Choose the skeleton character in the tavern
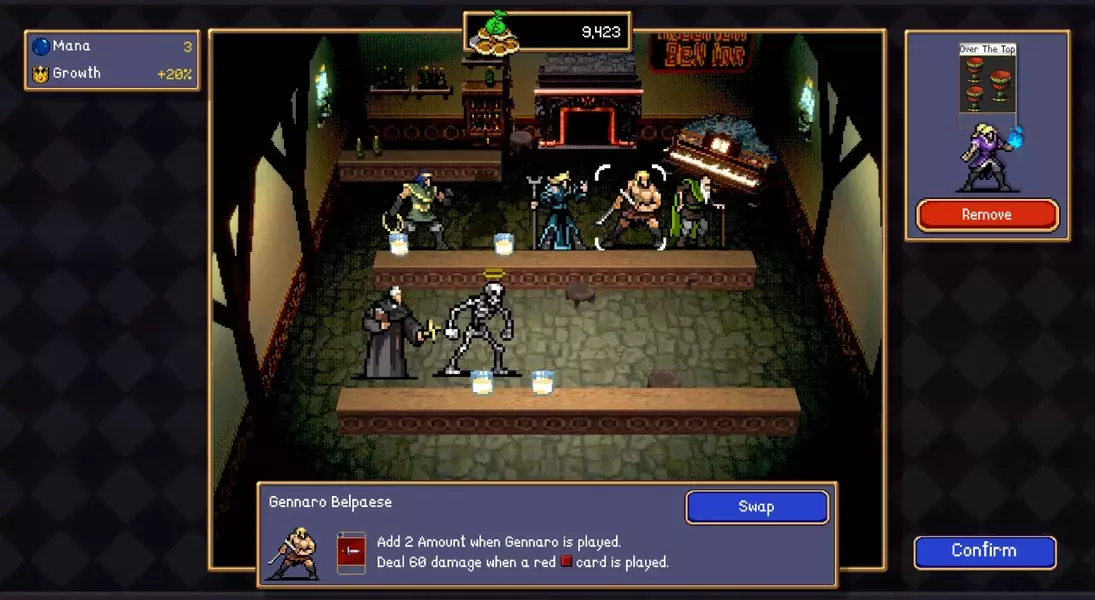Screen dimensions: 1095x600 480,327
